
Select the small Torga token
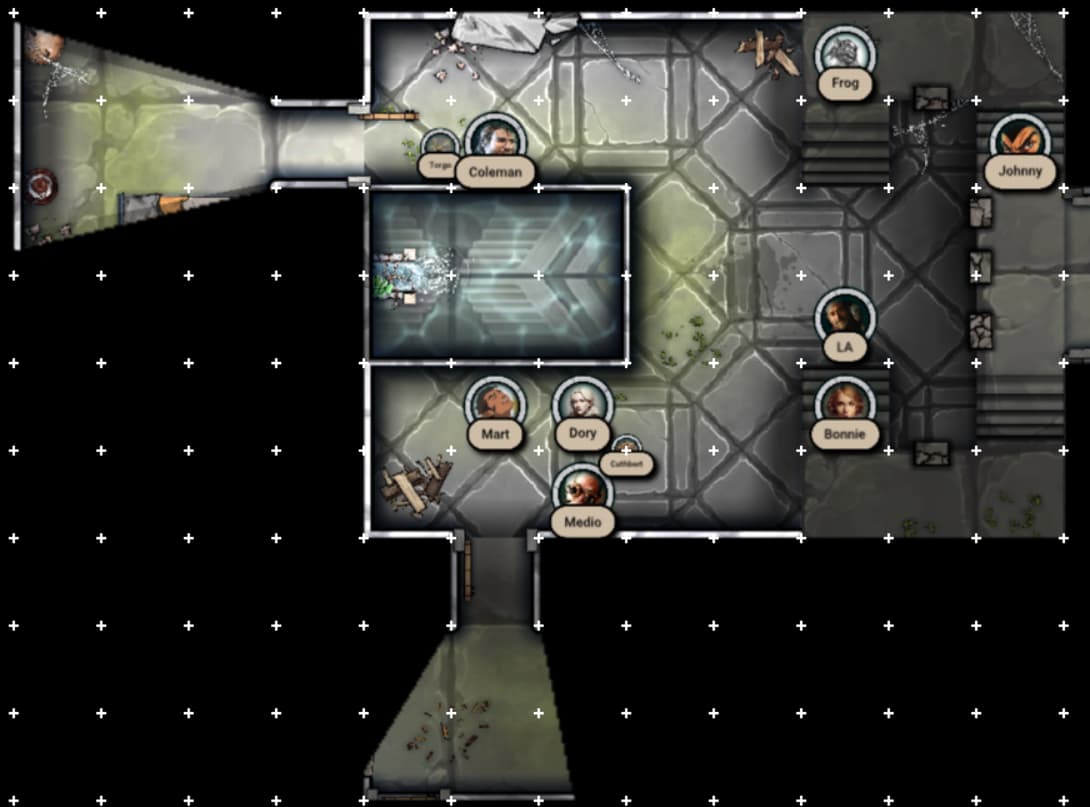439,147
